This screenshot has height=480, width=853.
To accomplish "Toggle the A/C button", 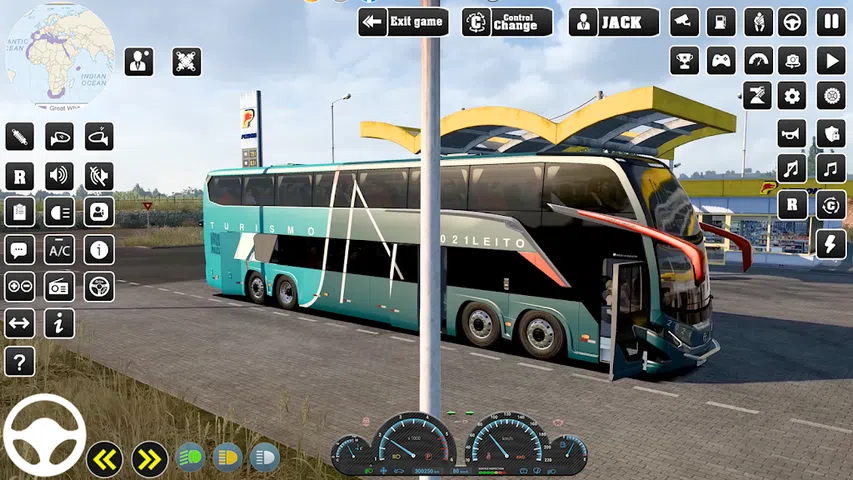I will click(59, 249).
